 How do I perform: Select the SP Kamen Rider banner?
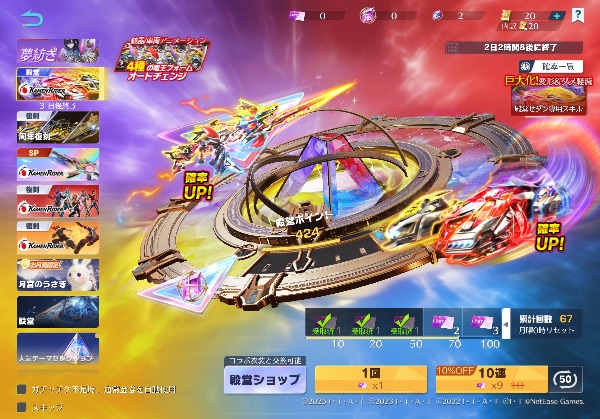55,168
